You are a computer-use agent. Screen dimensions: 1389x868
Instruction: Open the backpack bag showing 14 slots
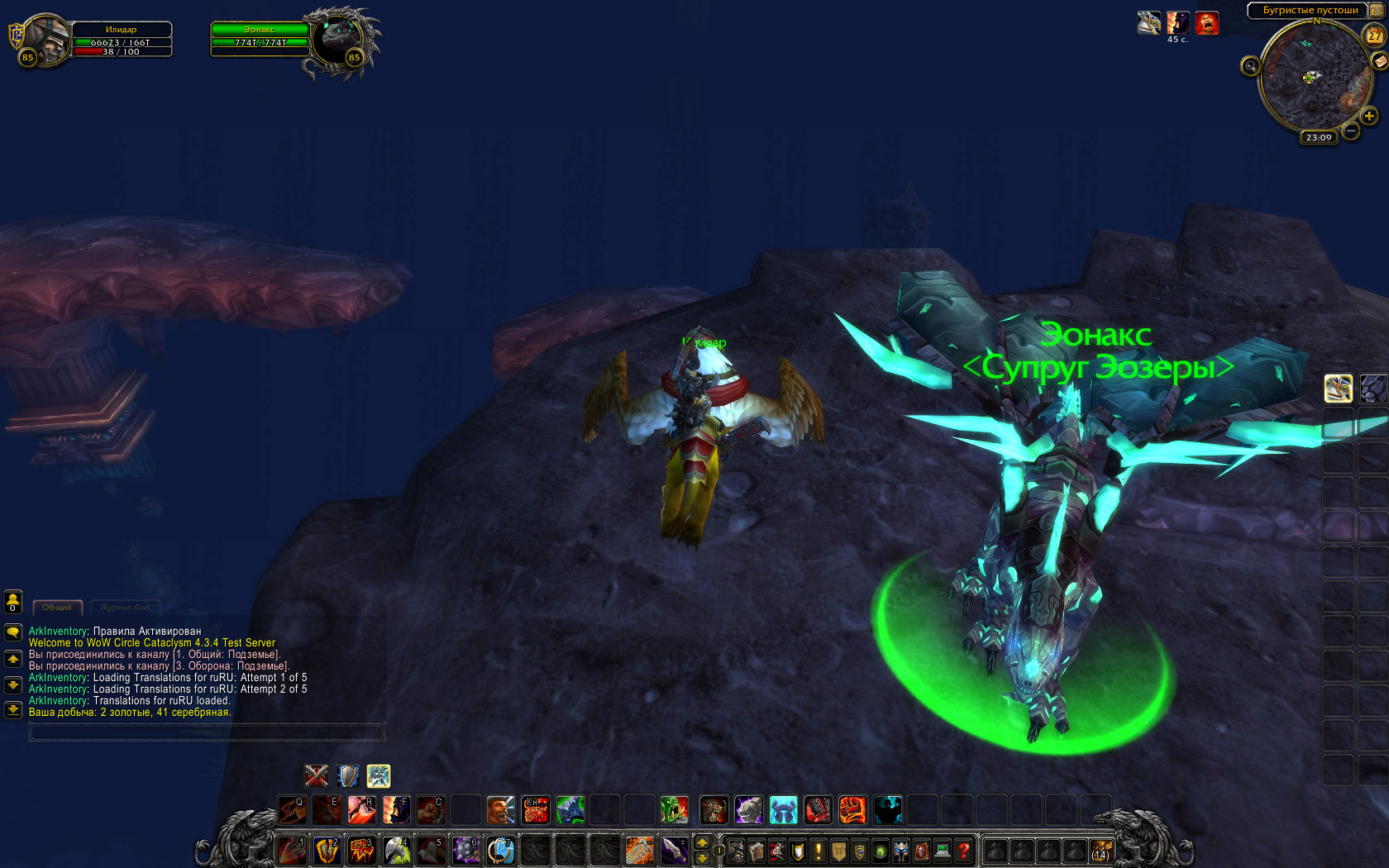tap(1101, 851)
